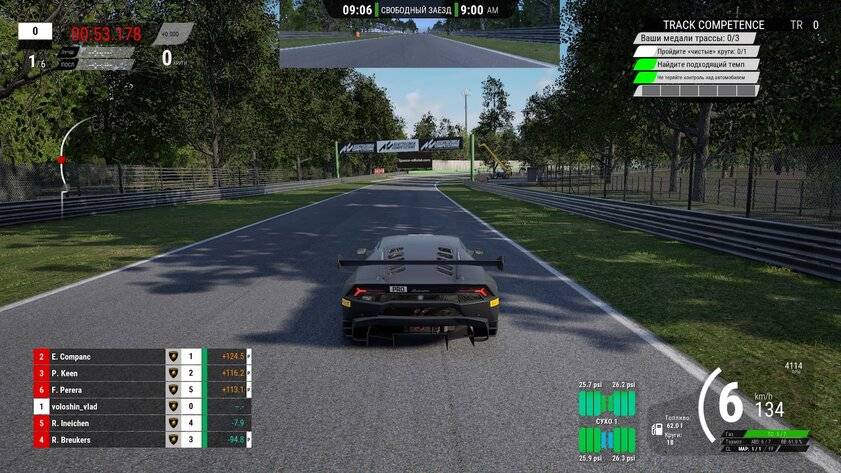Click the fuel pump icon
Screen dimensions: 841x473
point(657,429)
